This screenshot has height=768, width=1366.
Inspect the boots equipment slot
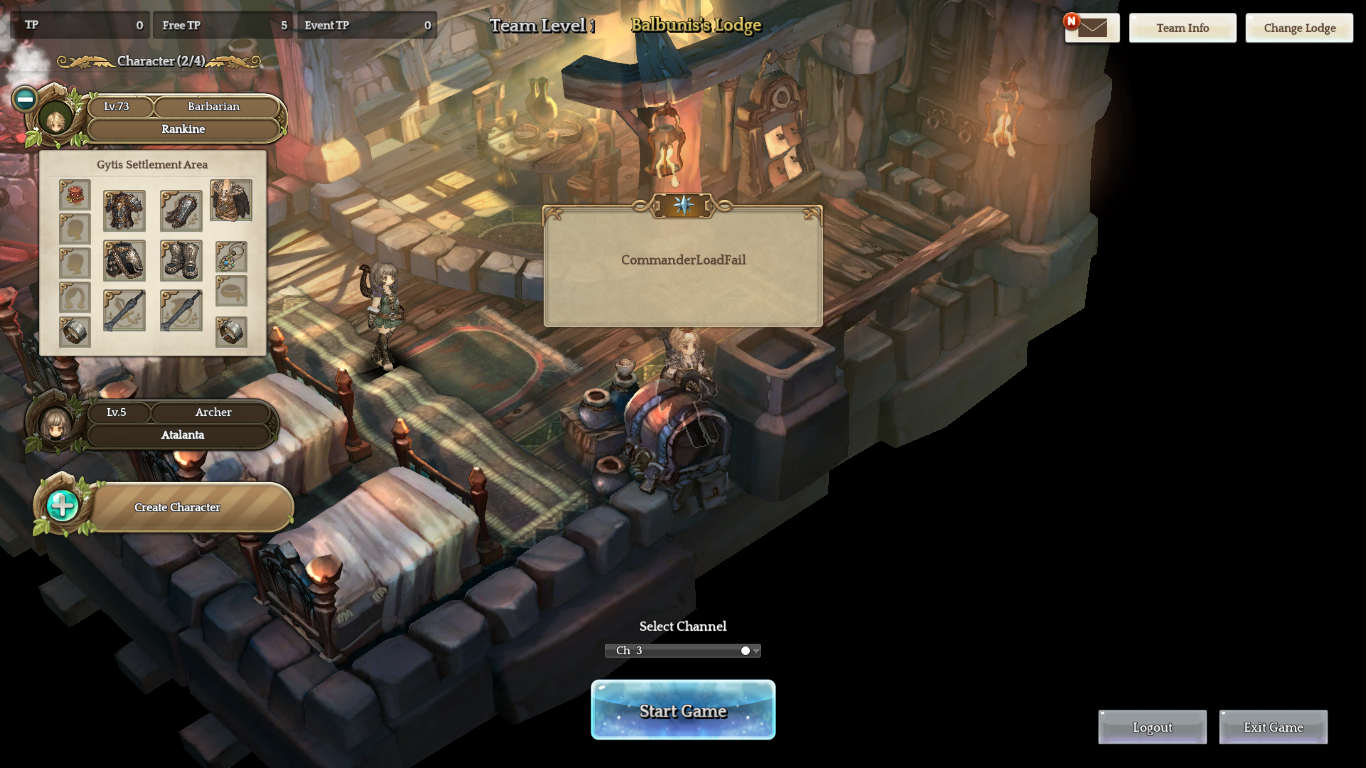(181, 260)
